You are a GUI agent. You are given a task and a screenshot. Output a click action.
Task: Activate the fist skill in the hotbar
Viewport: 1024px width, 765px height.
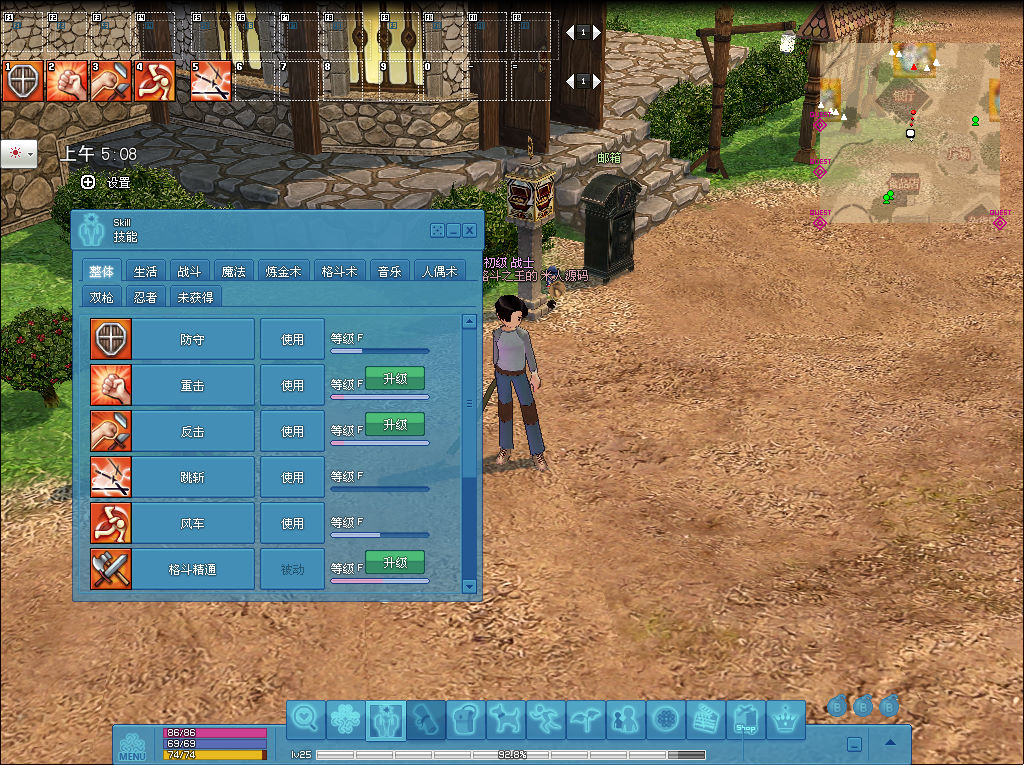point(66,82)
